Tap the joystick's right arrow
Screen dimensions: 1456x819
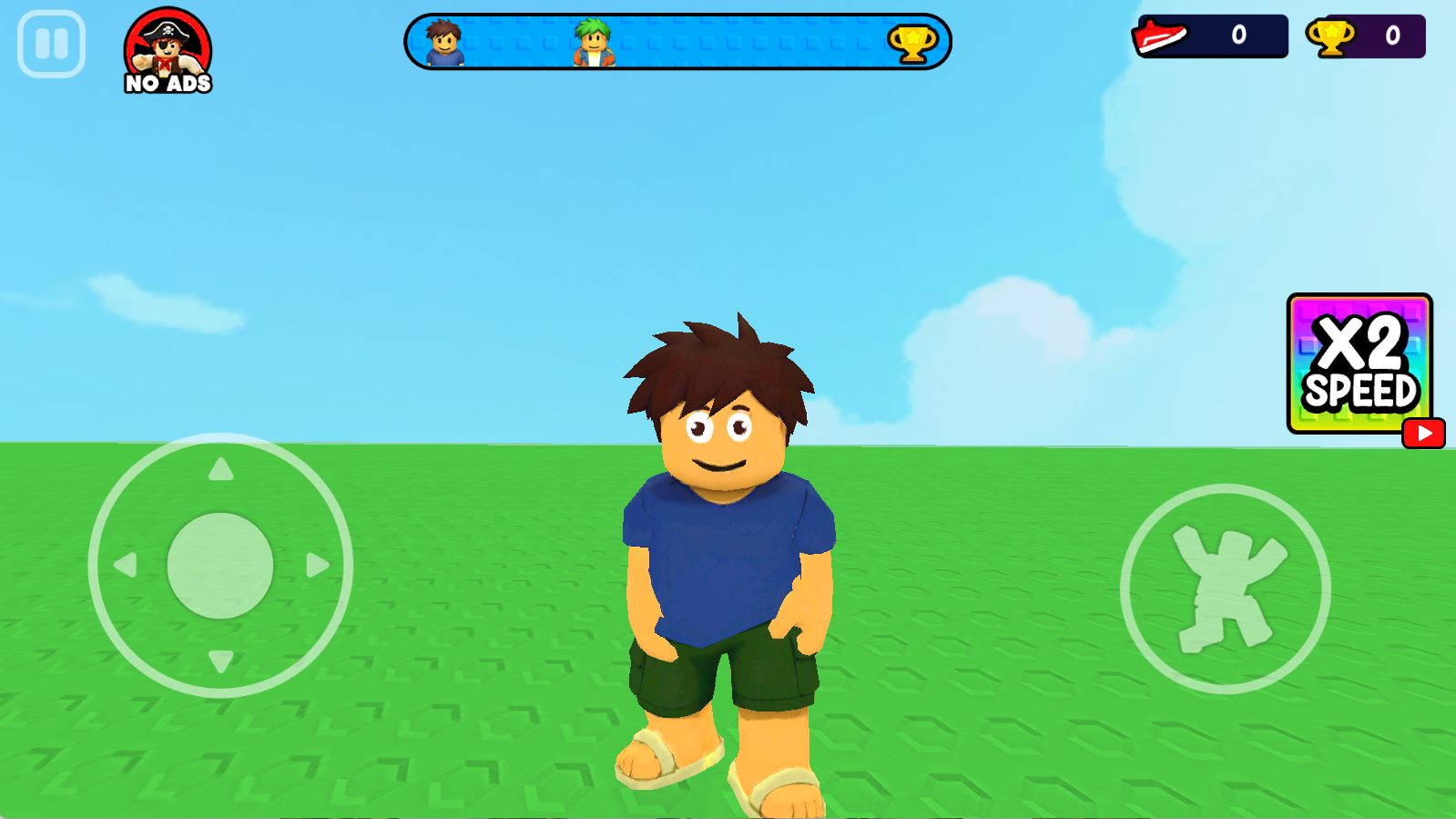click(x=316, y=566)
